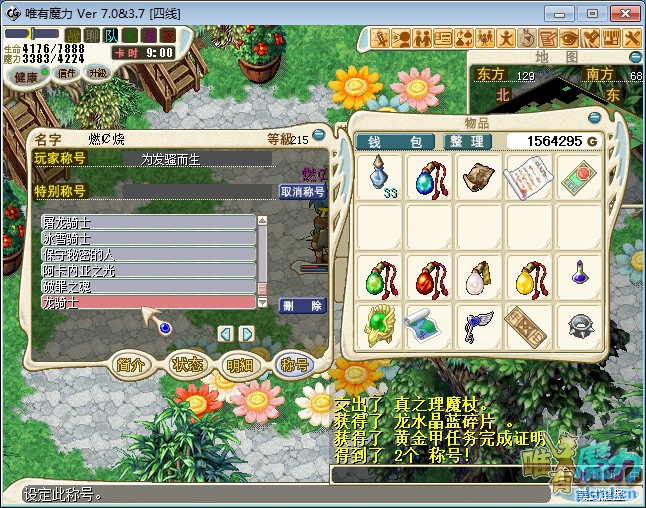Screen dimensions: 646x508
Task: Cancel the current special title (取消称号)
Action: (301, 191)
